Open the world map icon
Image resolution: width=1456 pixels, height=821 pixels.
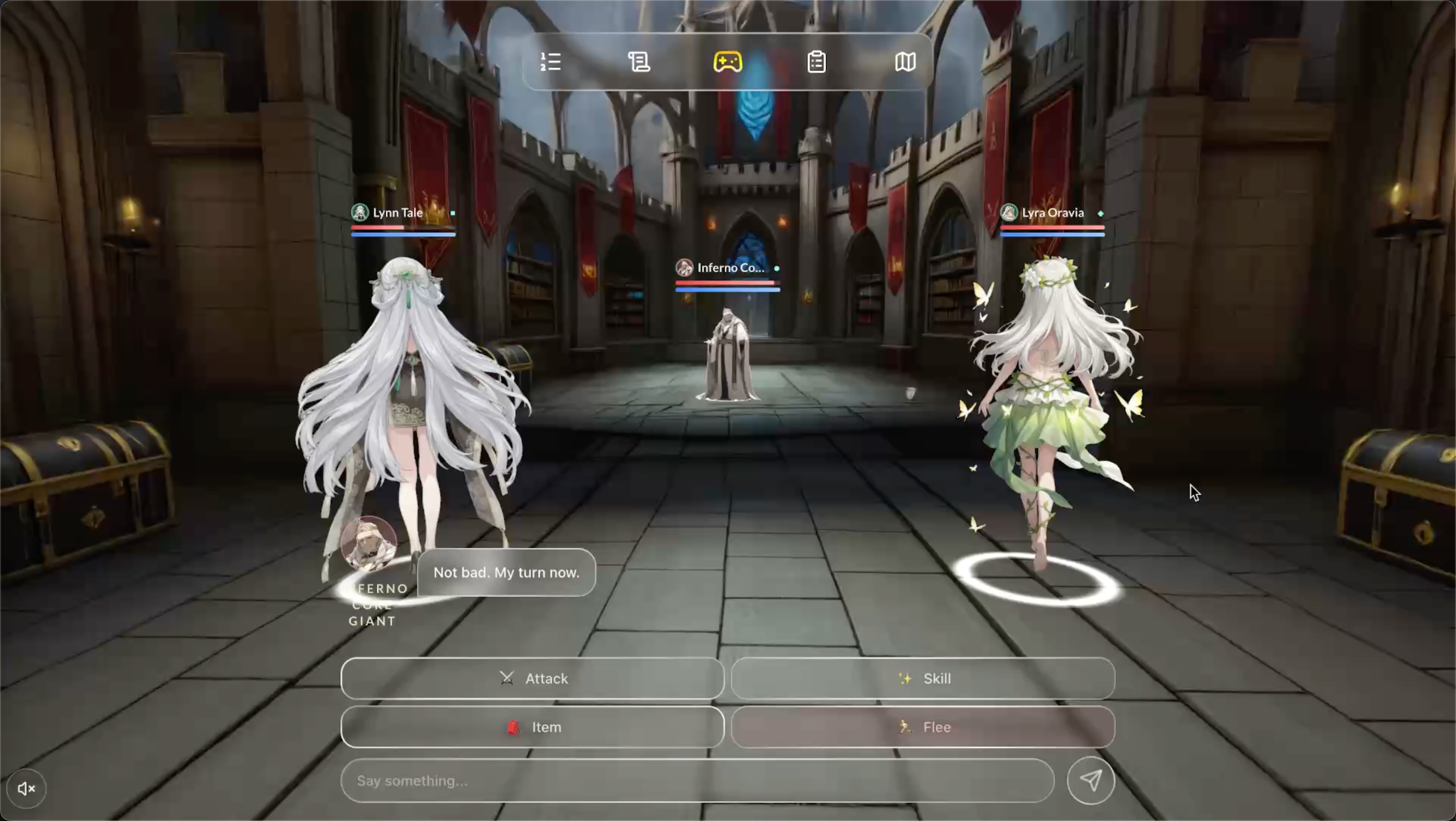[905, 61]
